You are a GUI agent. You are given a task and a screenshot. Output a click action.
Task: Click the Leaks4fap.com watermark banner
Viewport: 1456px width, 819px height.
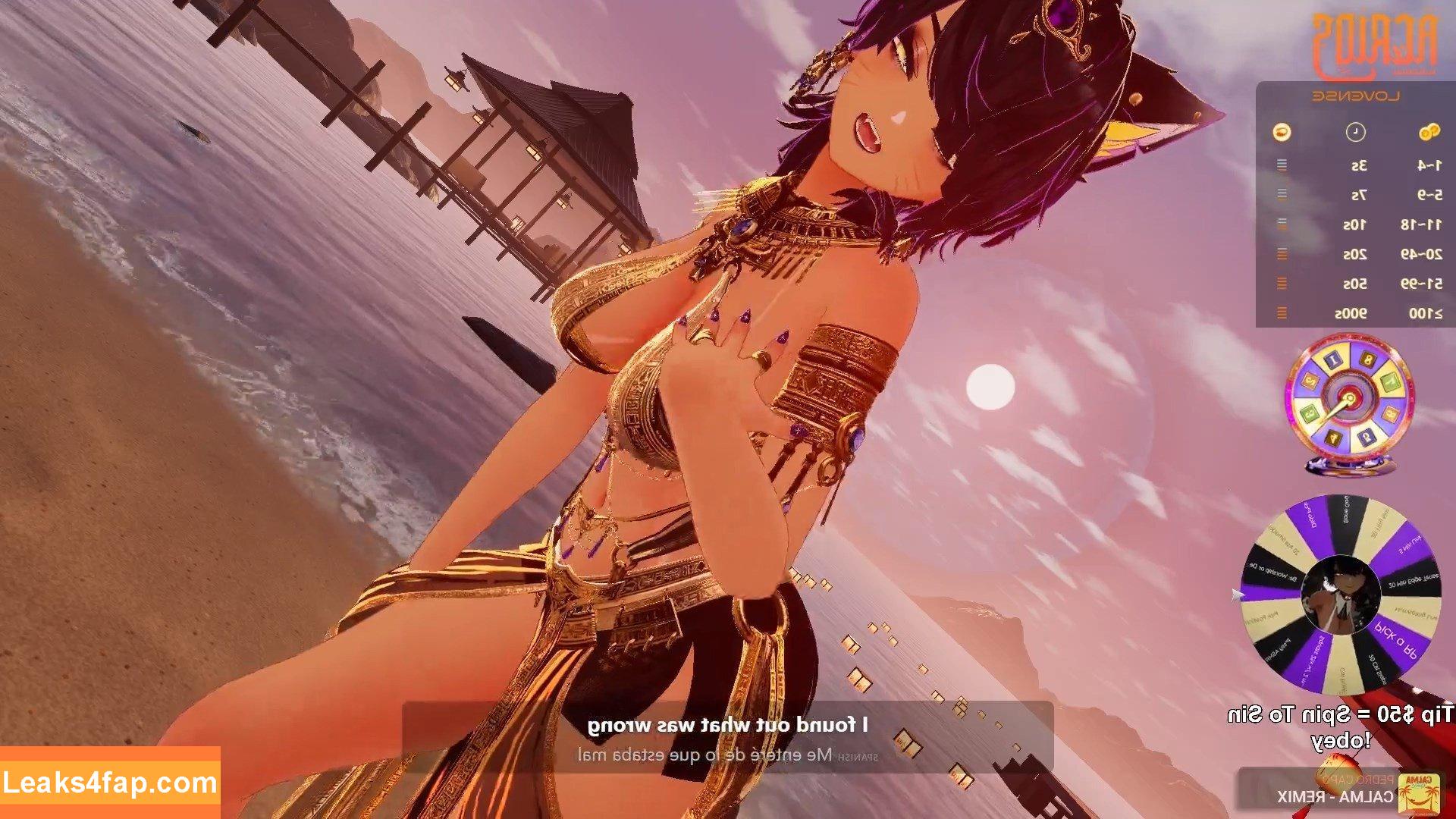click(x=110, y=782)
